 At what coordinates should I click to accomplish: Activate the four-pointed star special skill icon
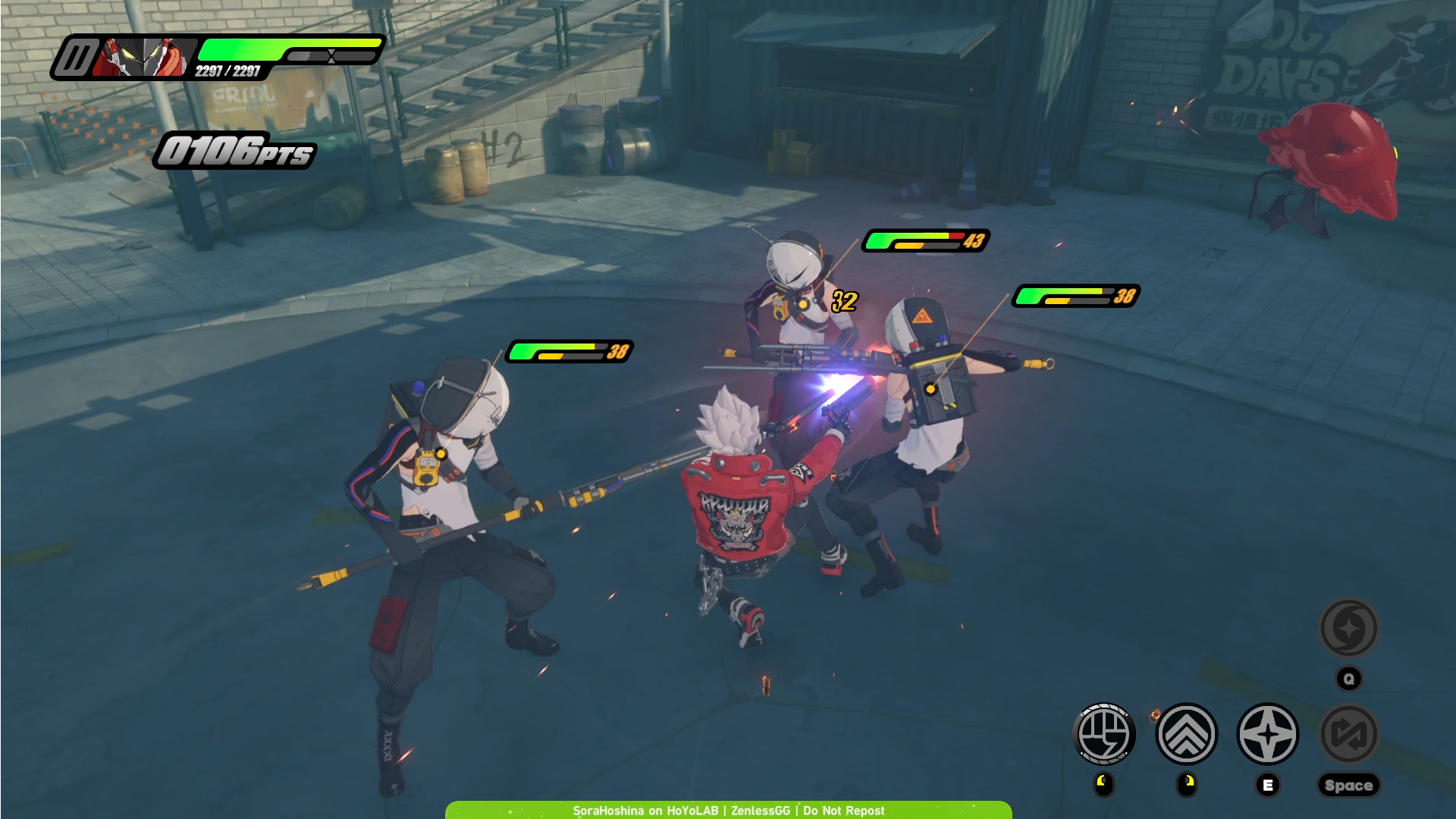point(1268,734)
